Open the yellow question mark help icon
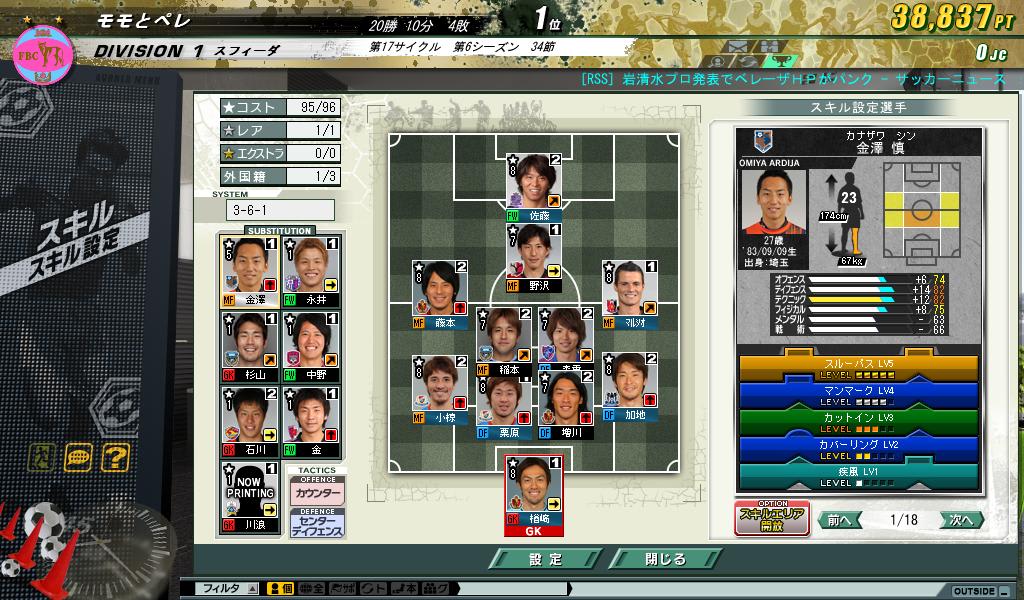The image size is (1024, 600). pos(115,458)
